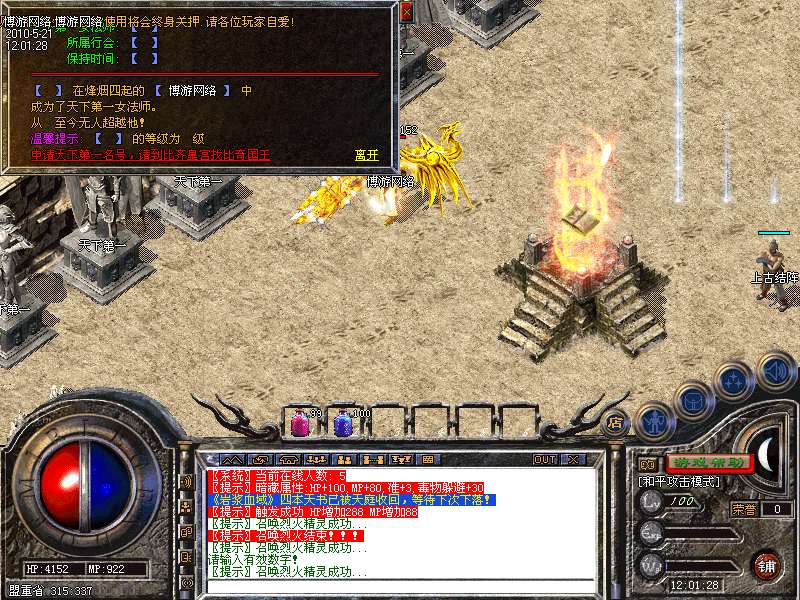Click the mountain-shaped icon on the chat toolbar
Viewport: 800px width, 600px height.
tap(233, 460)
